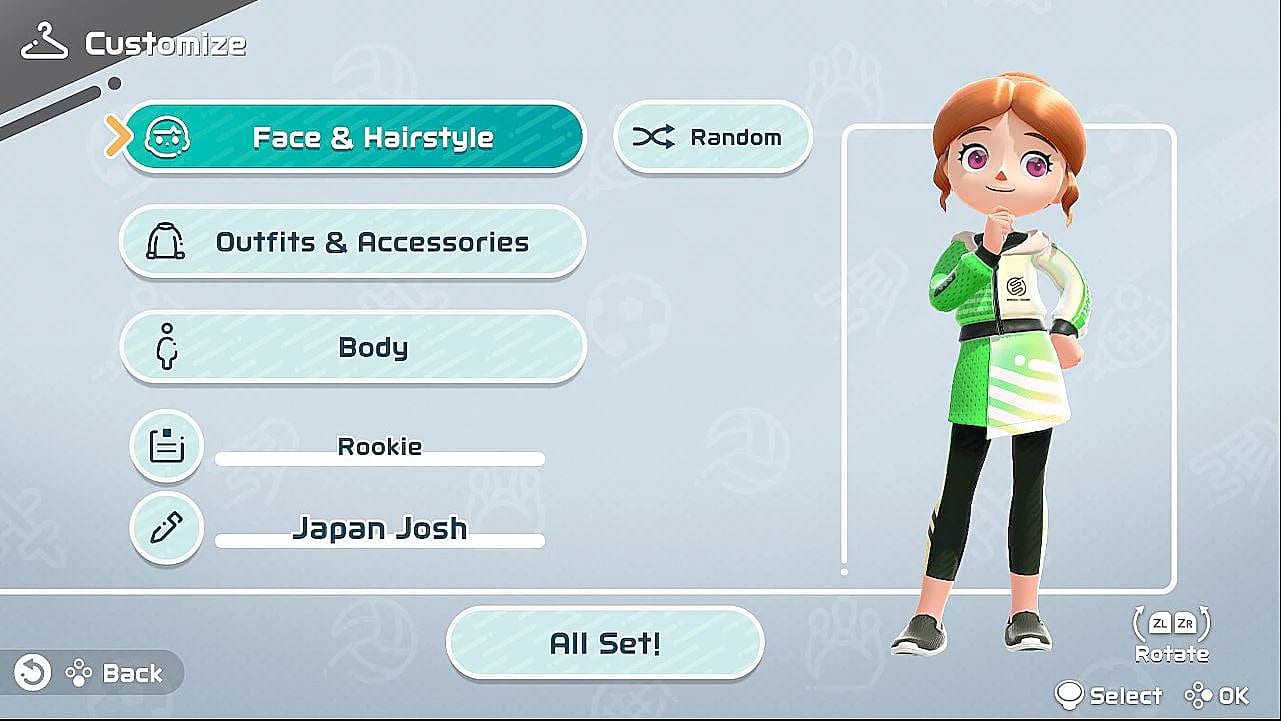Screen dimensions: 1281x721
Task: Open the Face & Hairstyle menu entry
Action: tap(370, 137)
